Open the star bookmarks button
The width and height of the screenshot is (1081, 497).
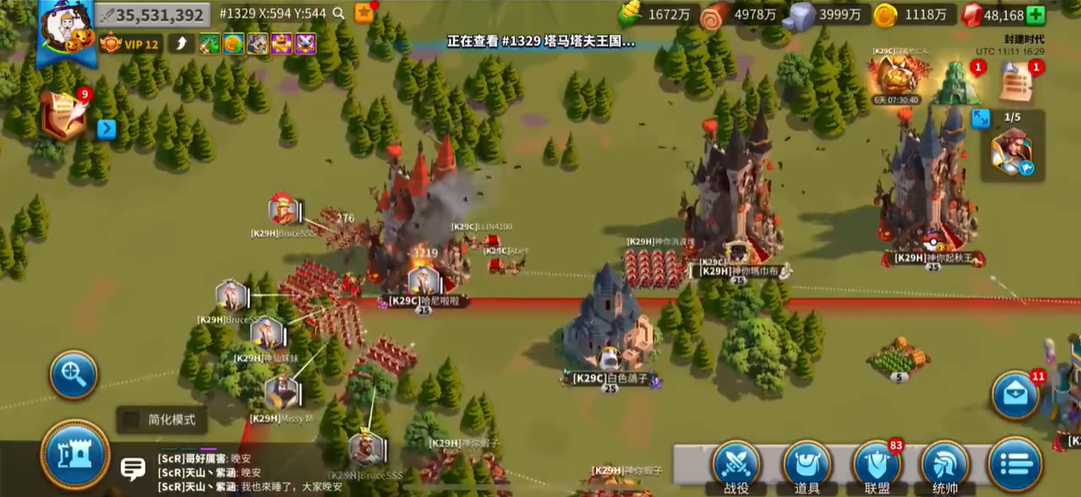[364, 13]
